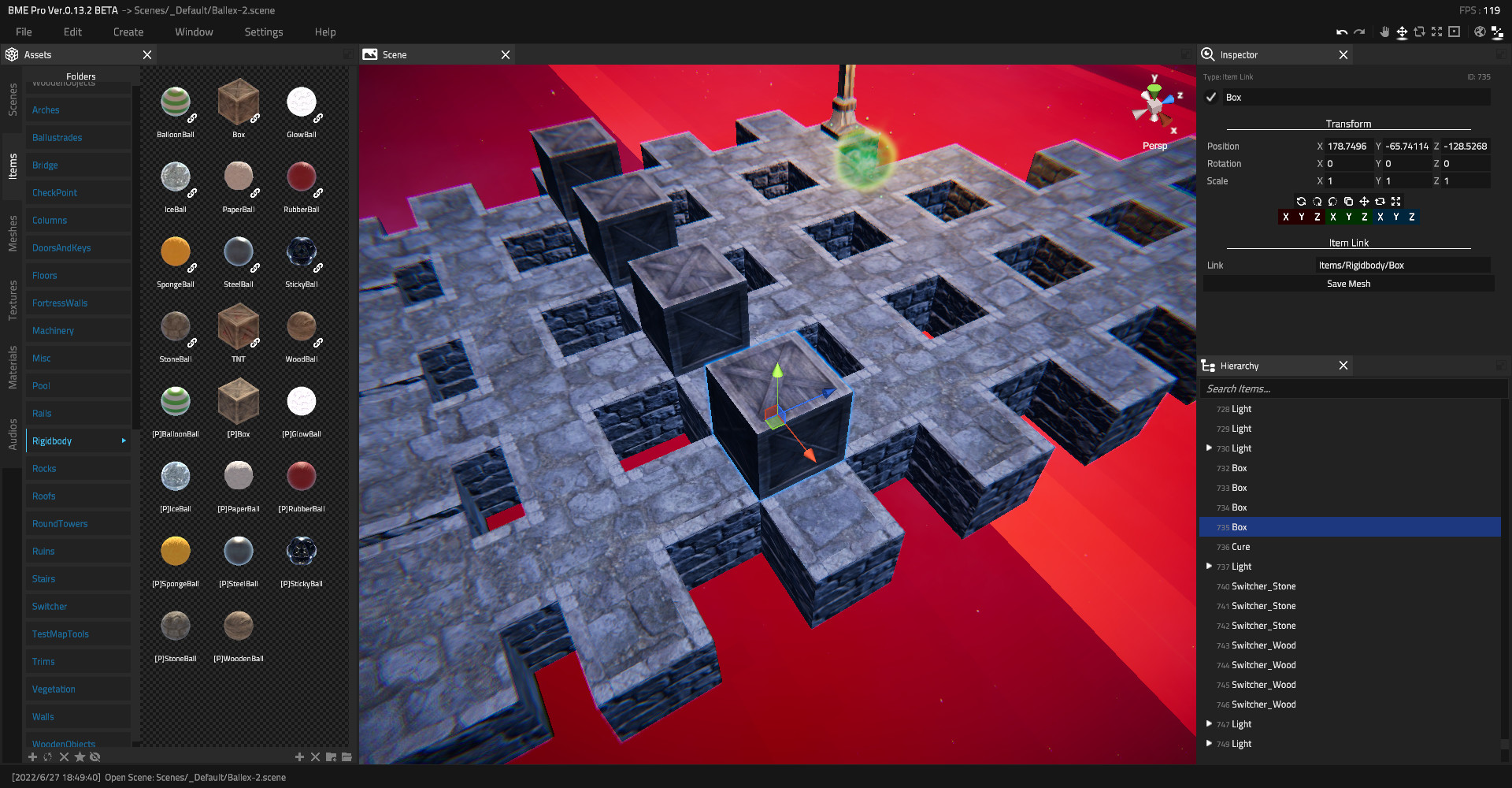Expand the 730 Light hierarchy entry

pos(1209,448)
